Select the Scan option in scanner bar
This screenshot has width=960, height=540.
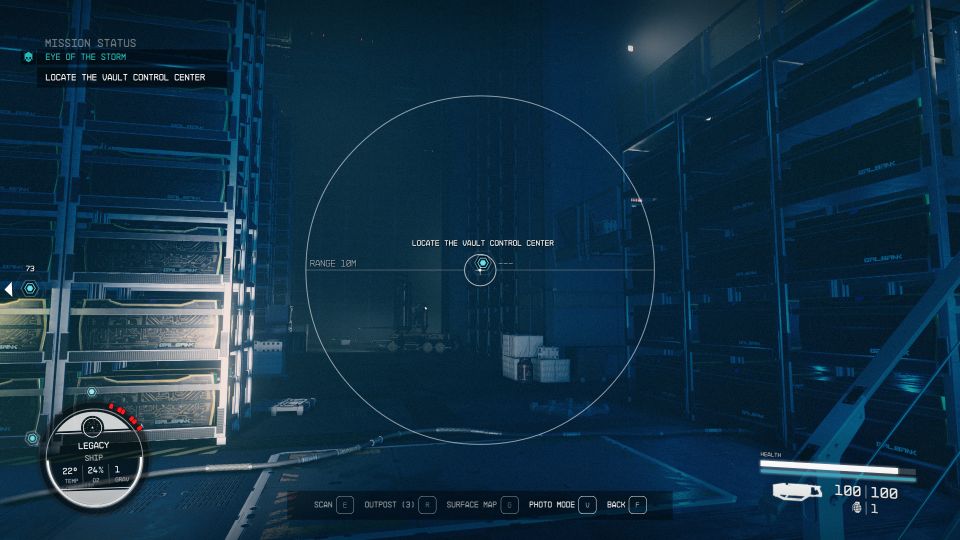pyautogui.click(x=333, y=505)
